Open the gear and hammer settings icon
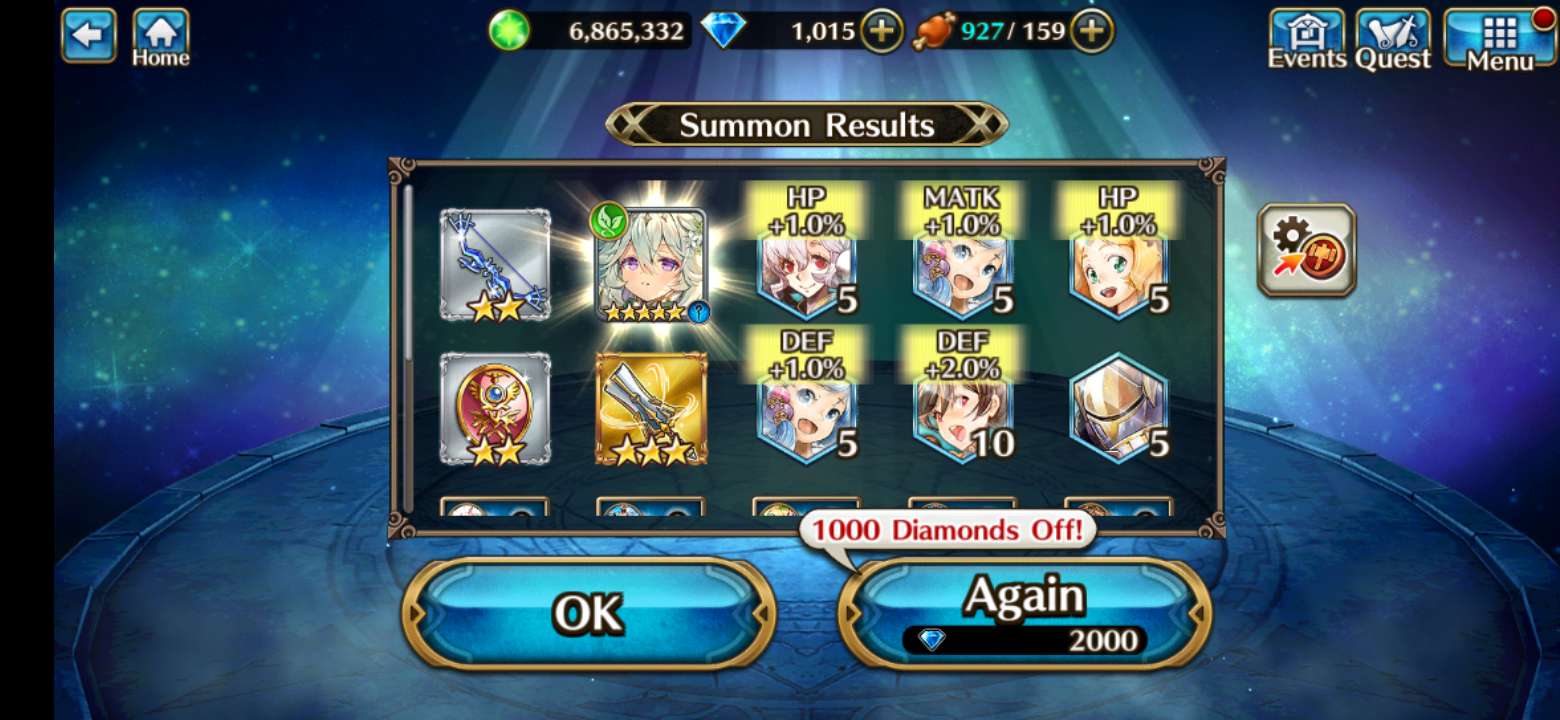The image size is (1560, 720). coord(1306,250)
